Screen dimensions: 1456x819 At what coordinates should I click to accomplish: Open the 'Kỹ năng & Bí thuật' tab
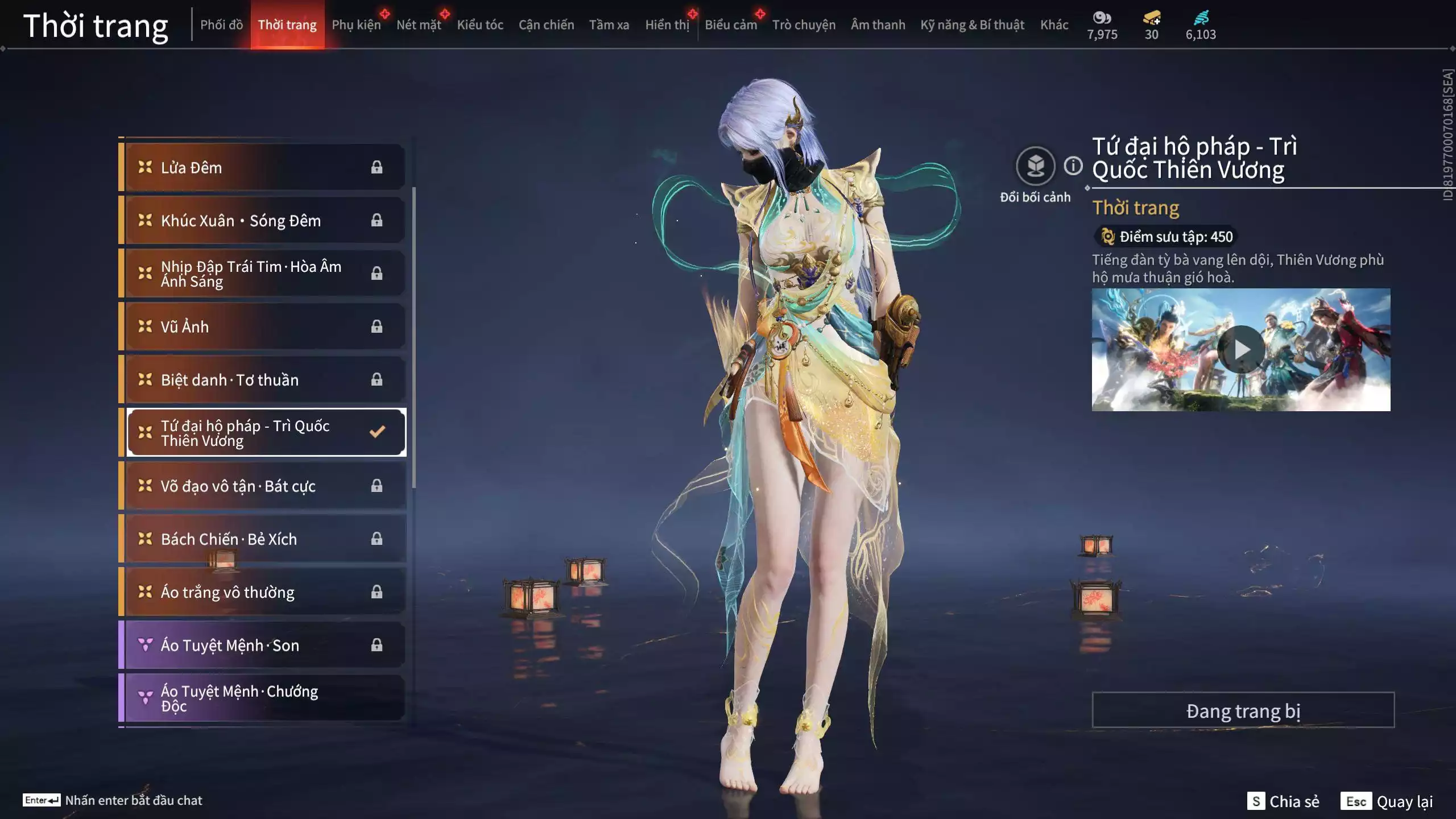point(973,24)
